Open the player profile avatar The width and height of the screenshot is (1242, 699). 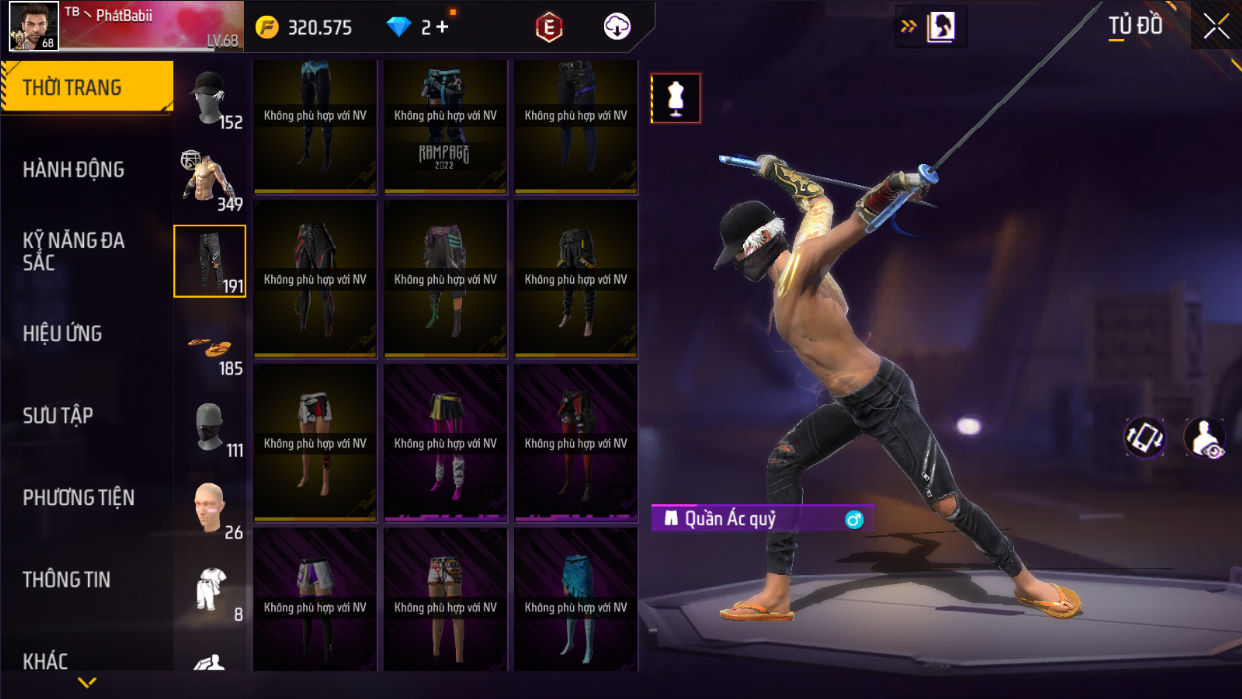[33, 25]
